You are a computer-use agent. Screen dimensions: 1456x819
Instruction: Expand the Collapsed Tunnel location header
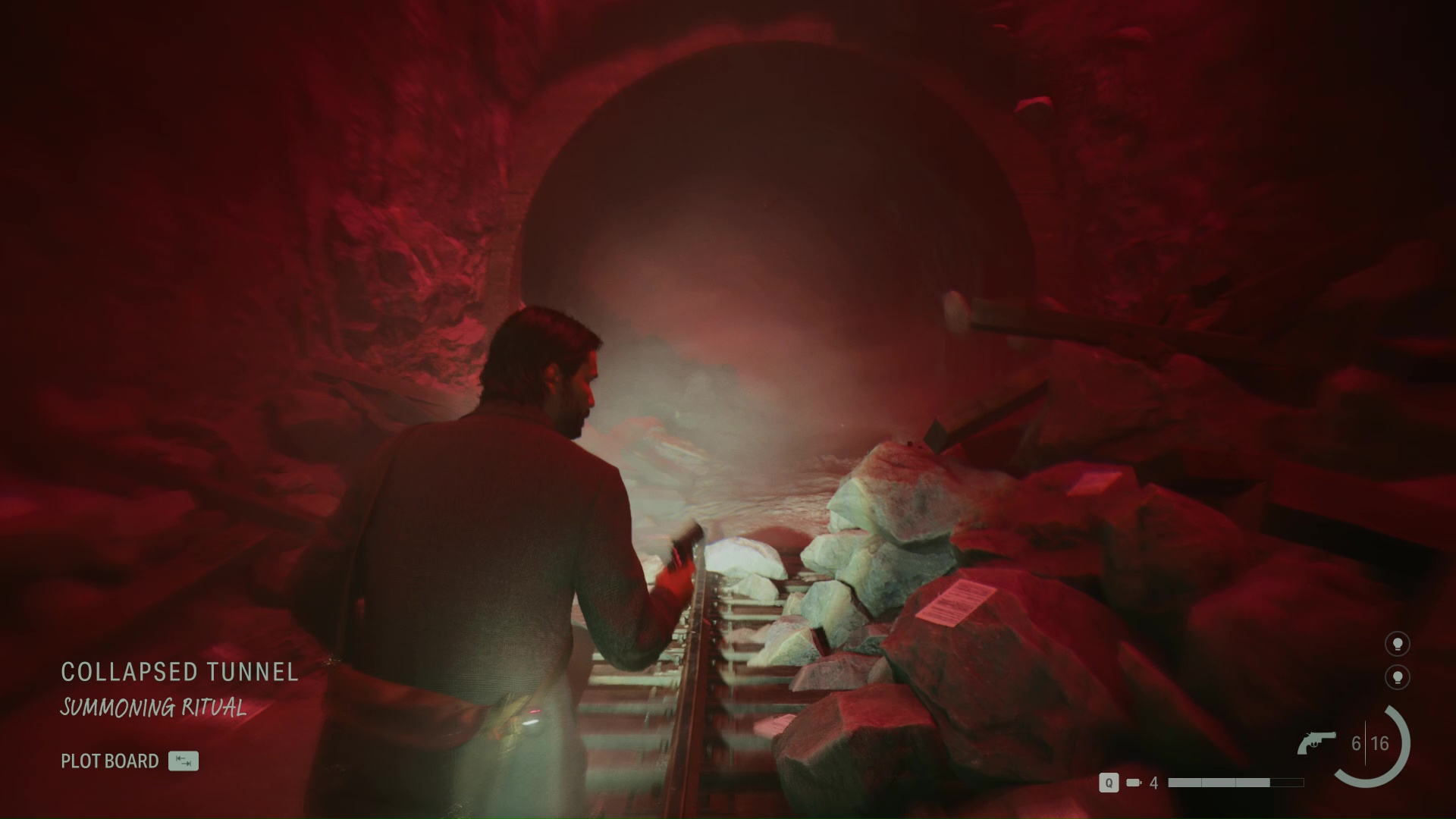point(179,672)
